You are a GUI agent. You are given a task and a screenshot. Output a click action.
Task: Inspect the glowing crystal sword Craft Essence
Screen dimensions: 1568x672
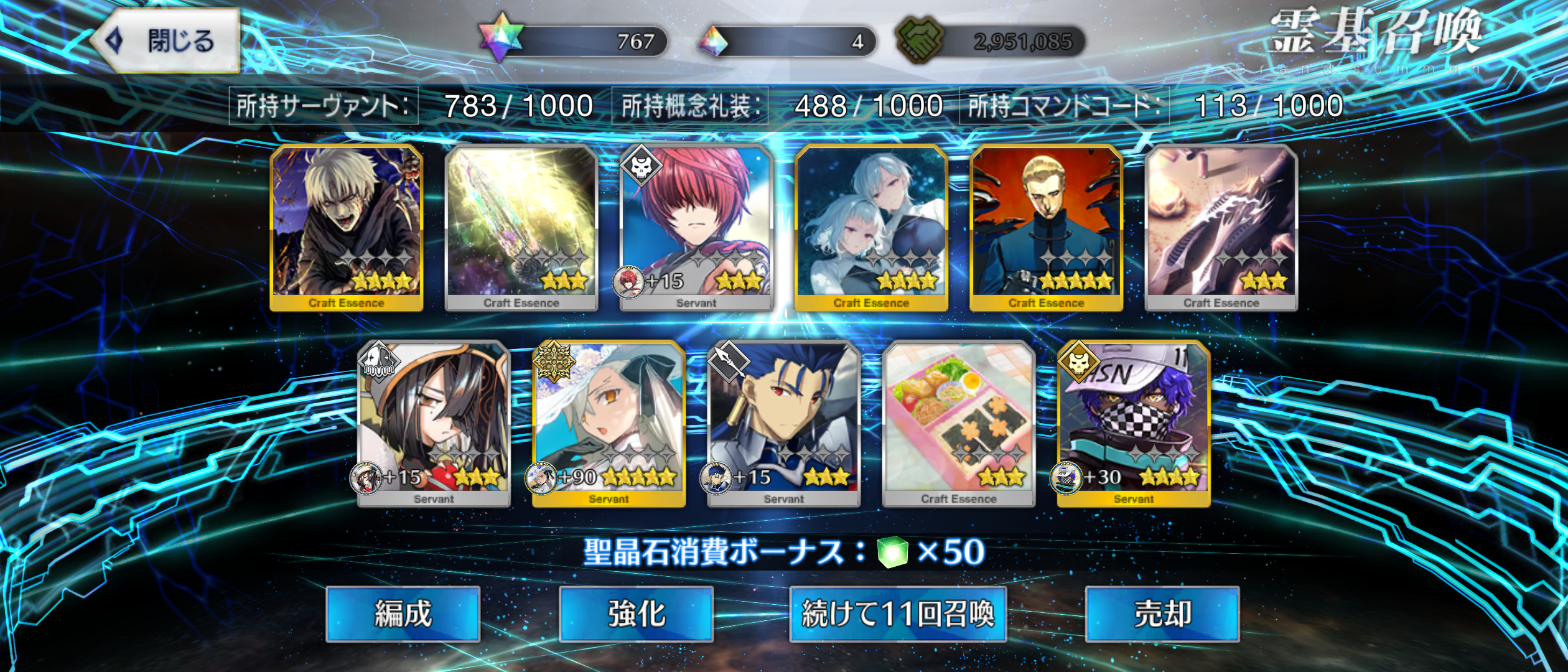tap(521, 227)
